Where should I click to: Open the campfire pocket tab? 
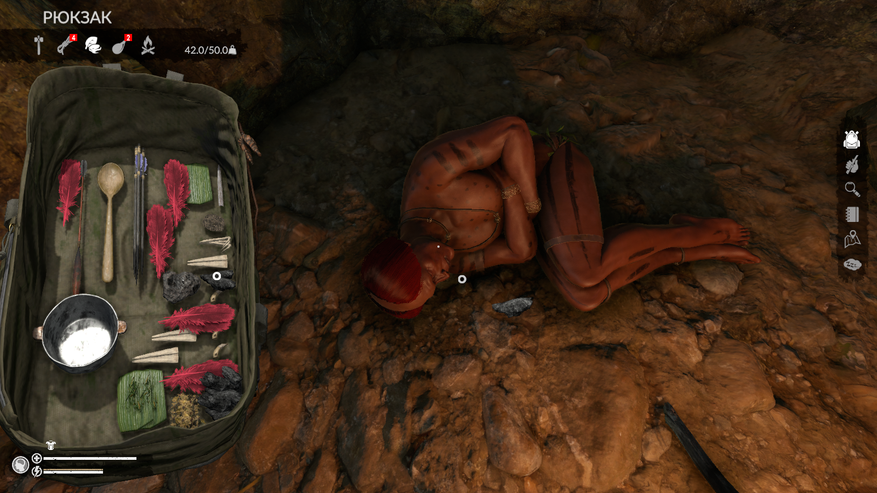click(x=148, y=45)
